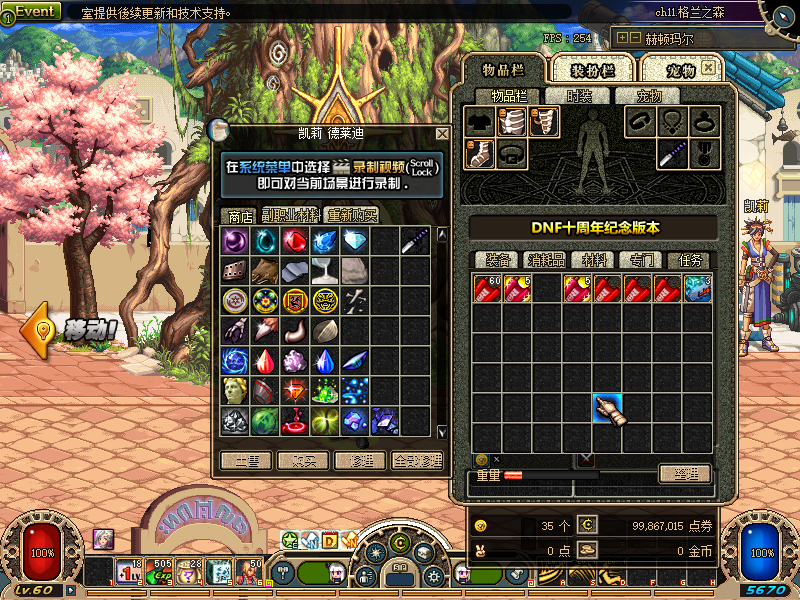The height and width of the screenshot is (600, 800).
Task: Switch to the 商店 shop tab
Action: tap(240, 215)
